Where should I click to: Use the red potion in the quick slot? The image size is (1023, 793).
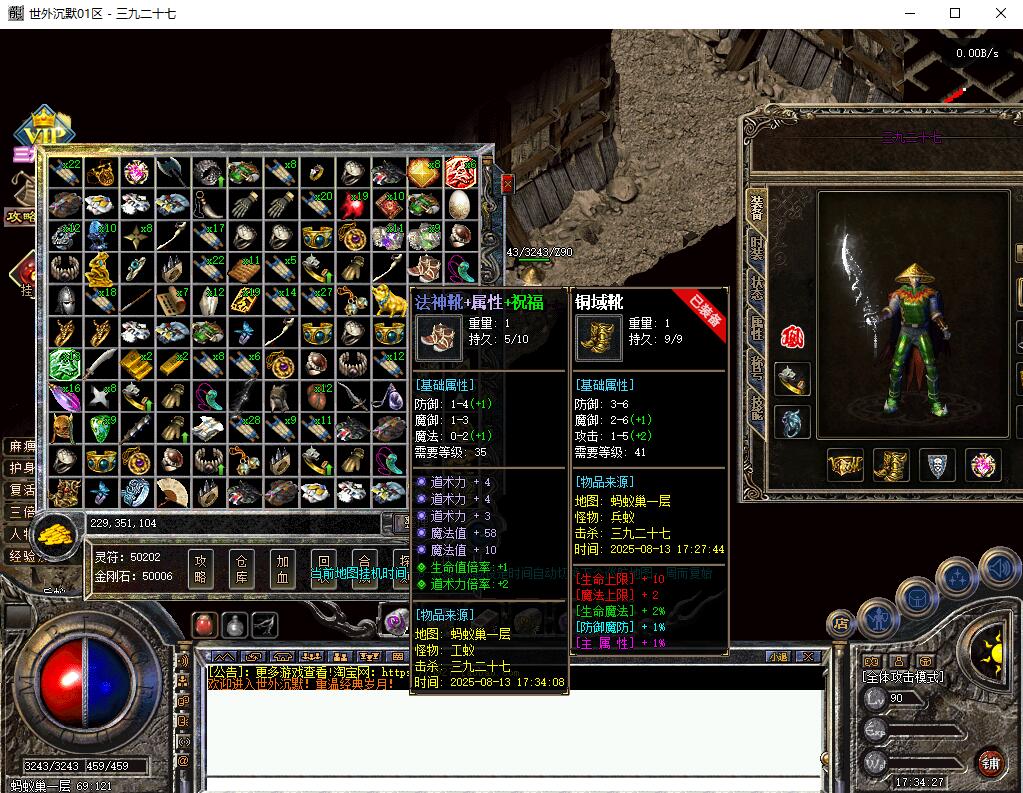pyautogui.click(x=204, y=625)
